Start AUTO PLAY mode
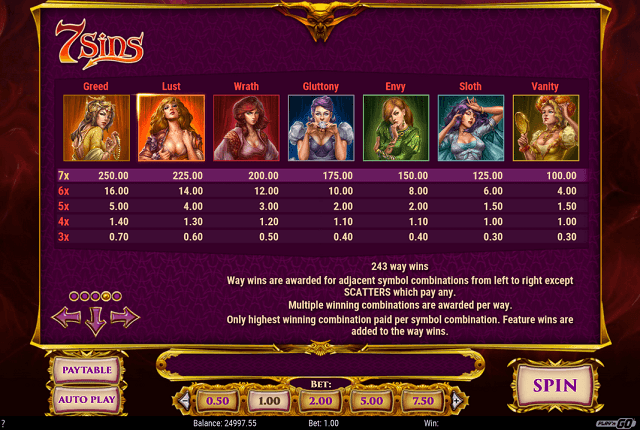The width and height of the screenshot is (640, 430). (88, 400)
